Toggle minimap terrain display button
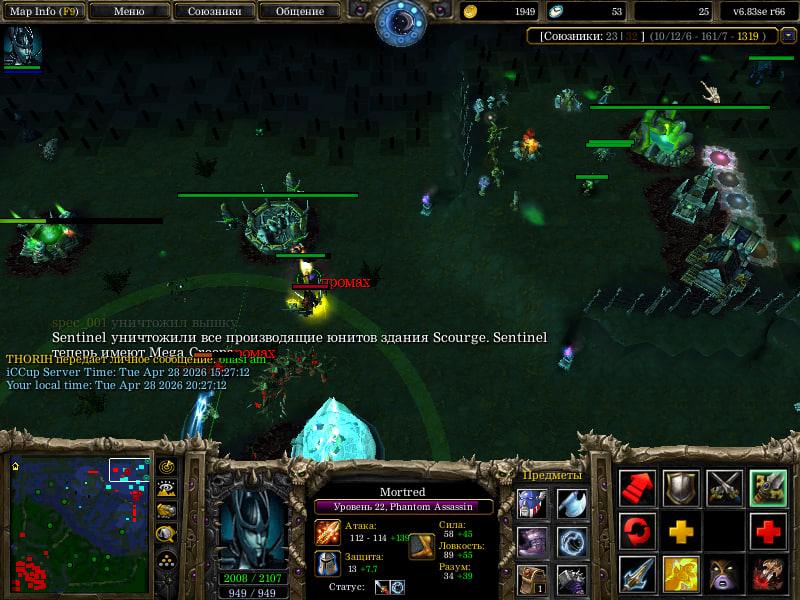Image resolution: width=800 pixels, height=600 pixels. [166, 489]
